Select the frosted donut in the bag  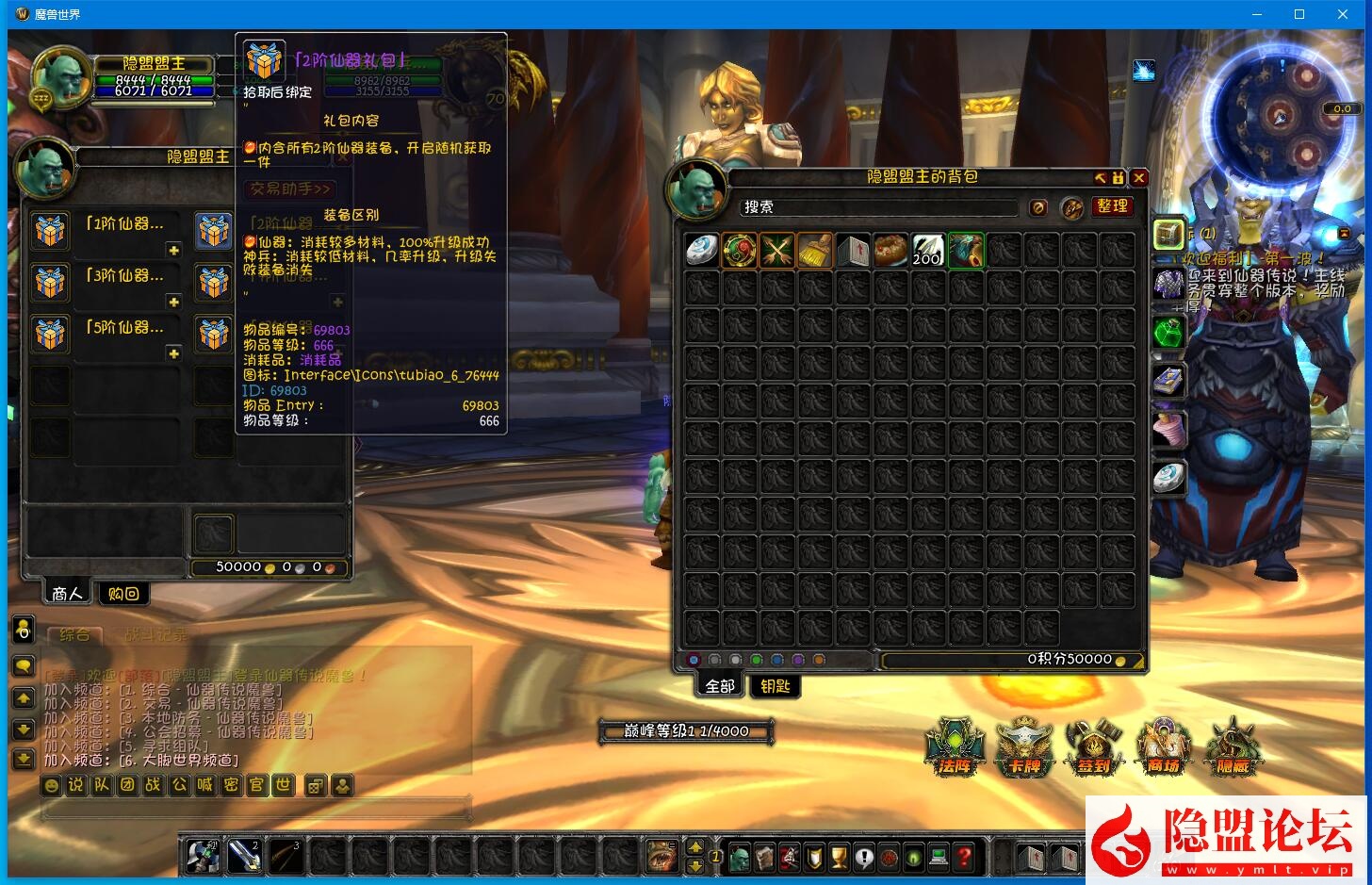pyautogui.click(x=890, y=251)
